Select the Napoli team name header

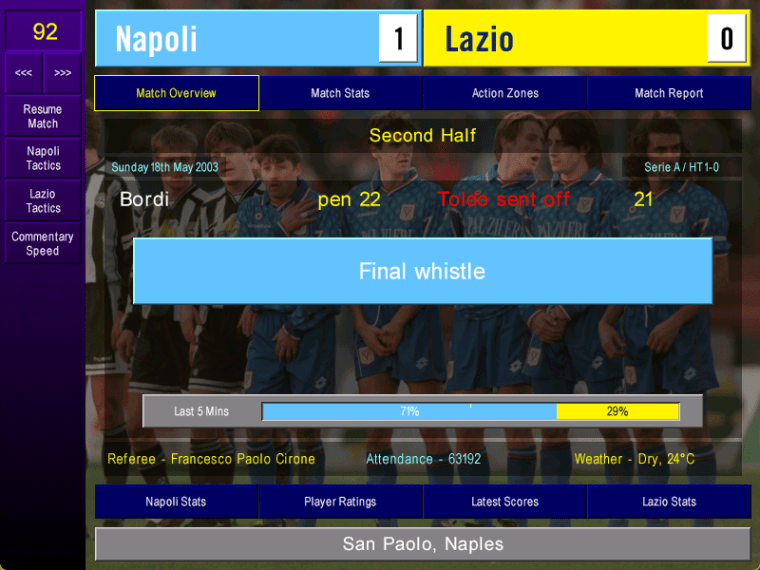pyautogui.click(x=237, y=39)
